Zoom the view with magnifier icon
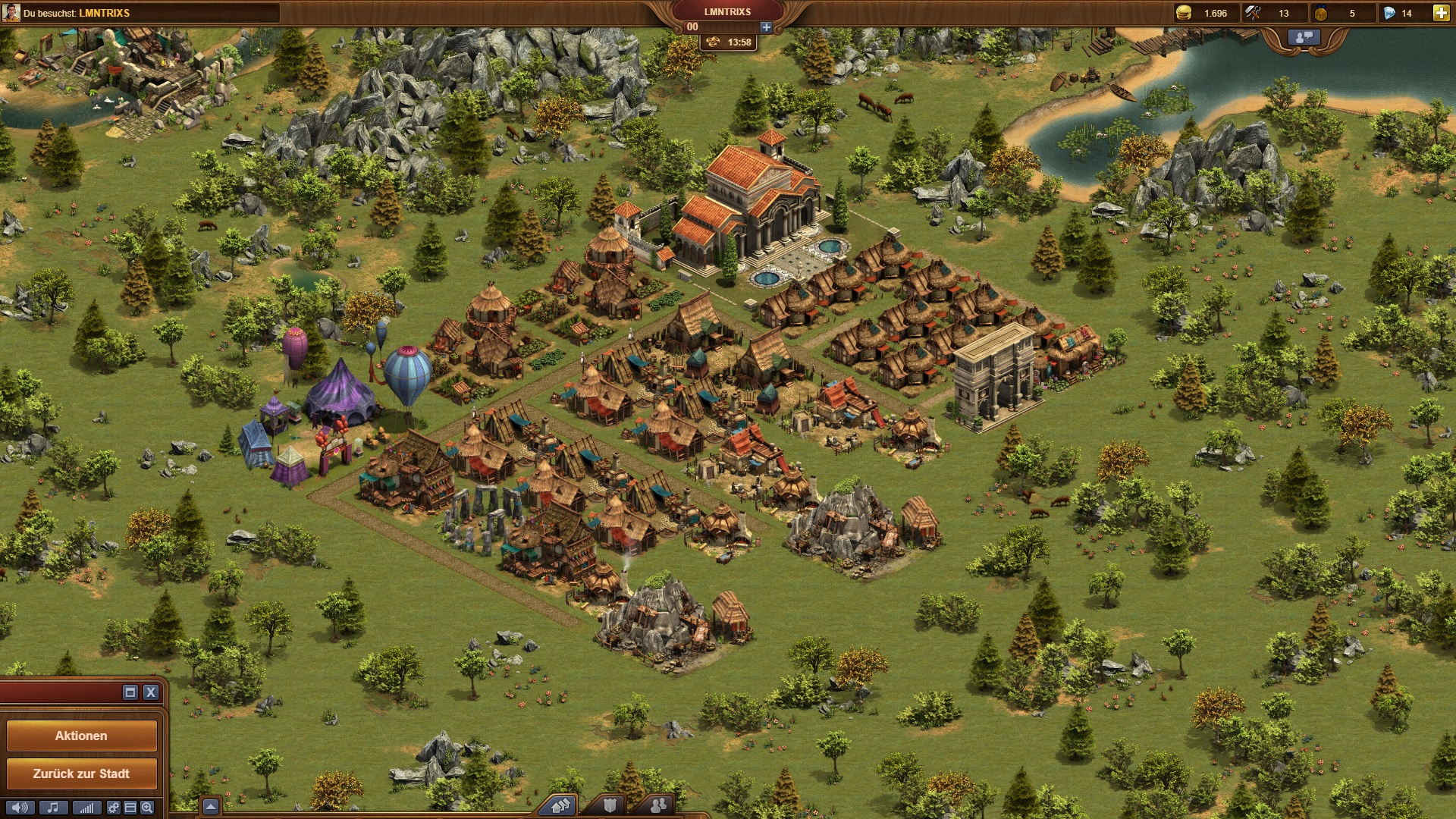 click(x=147, y=808)
